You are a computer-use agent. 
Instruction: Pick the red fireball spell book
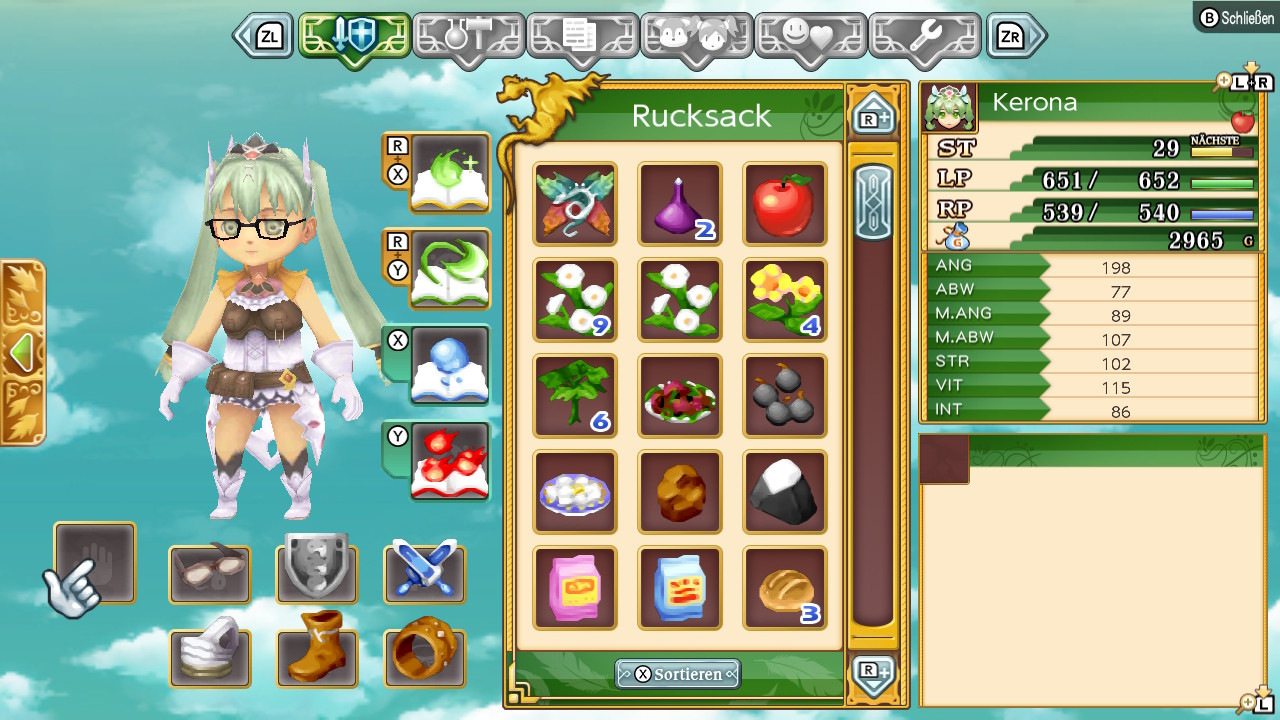(x=450, y=462)
